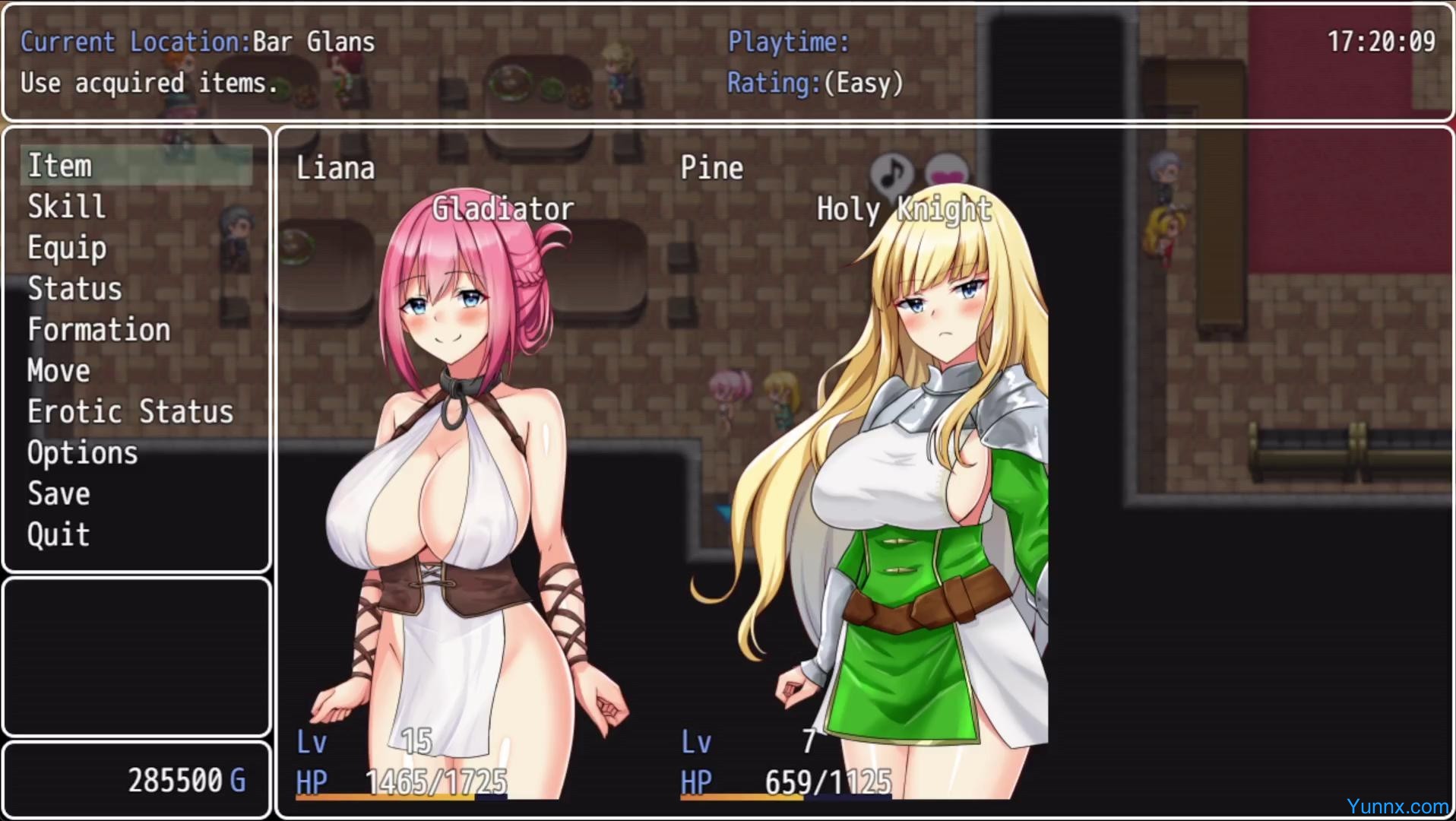Save the game
The height and width of the screenshot is (821, 1456).
[59, 494]
